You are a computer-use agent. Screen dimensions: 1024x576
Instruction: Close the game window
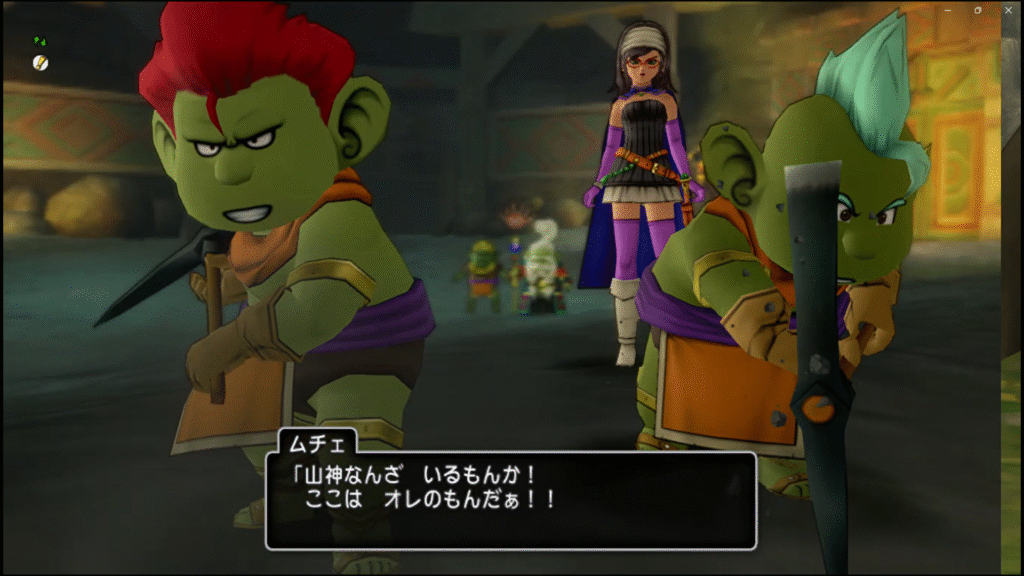tap(1006, 9)
